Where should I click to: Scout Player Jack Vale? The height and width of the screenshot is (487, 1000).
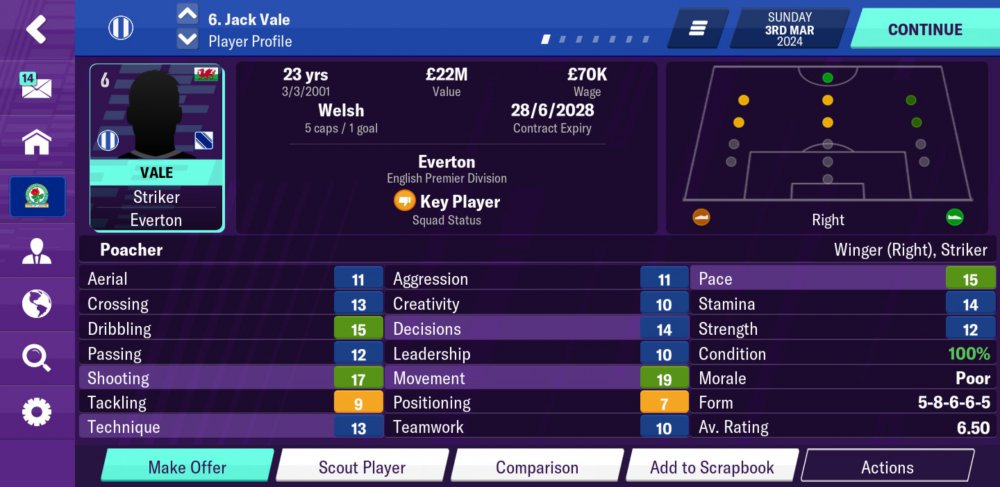[361, 467]
